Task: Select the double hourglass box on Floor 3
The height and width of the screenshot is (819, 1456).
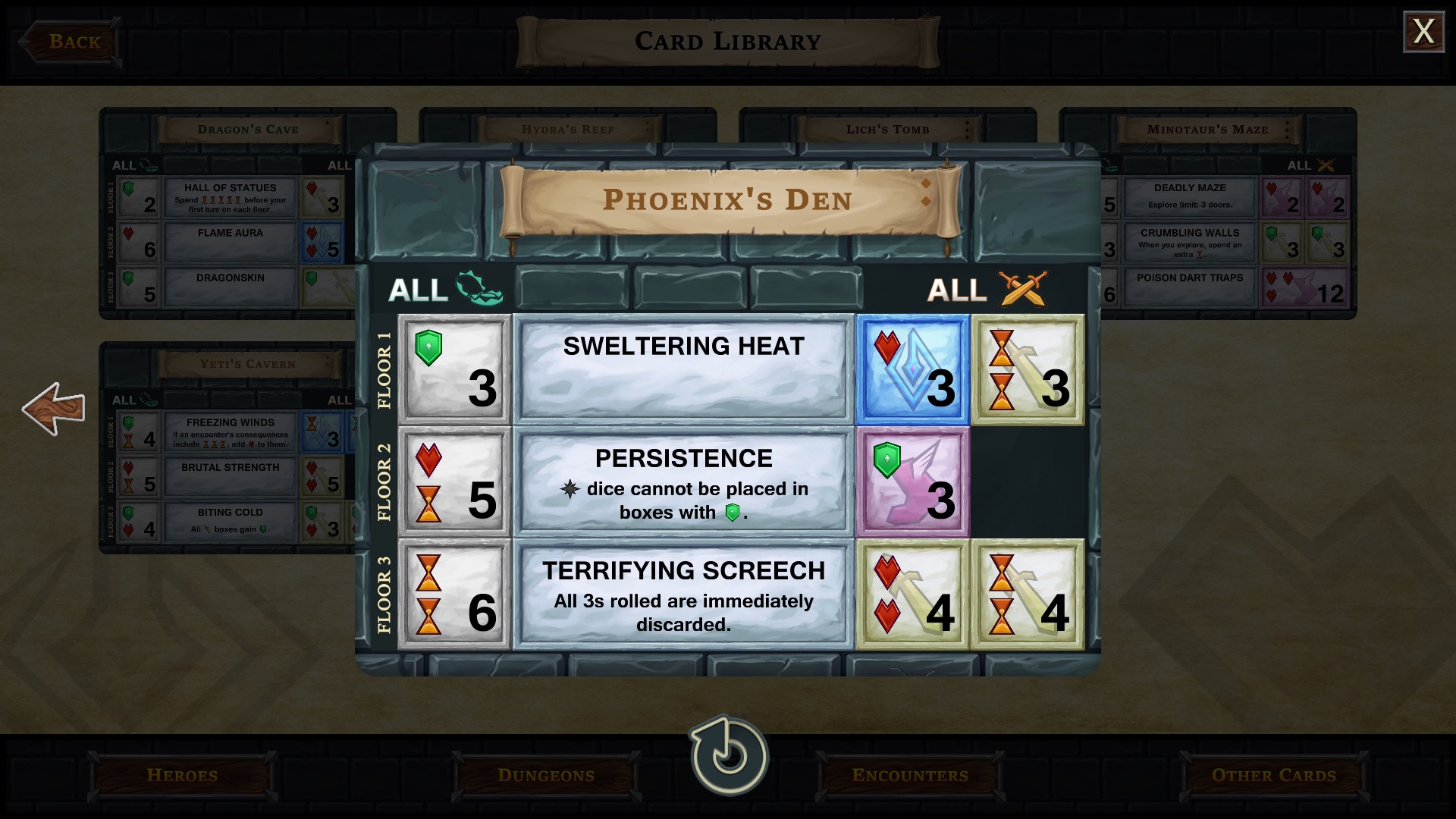Action: tap(454, 594)
